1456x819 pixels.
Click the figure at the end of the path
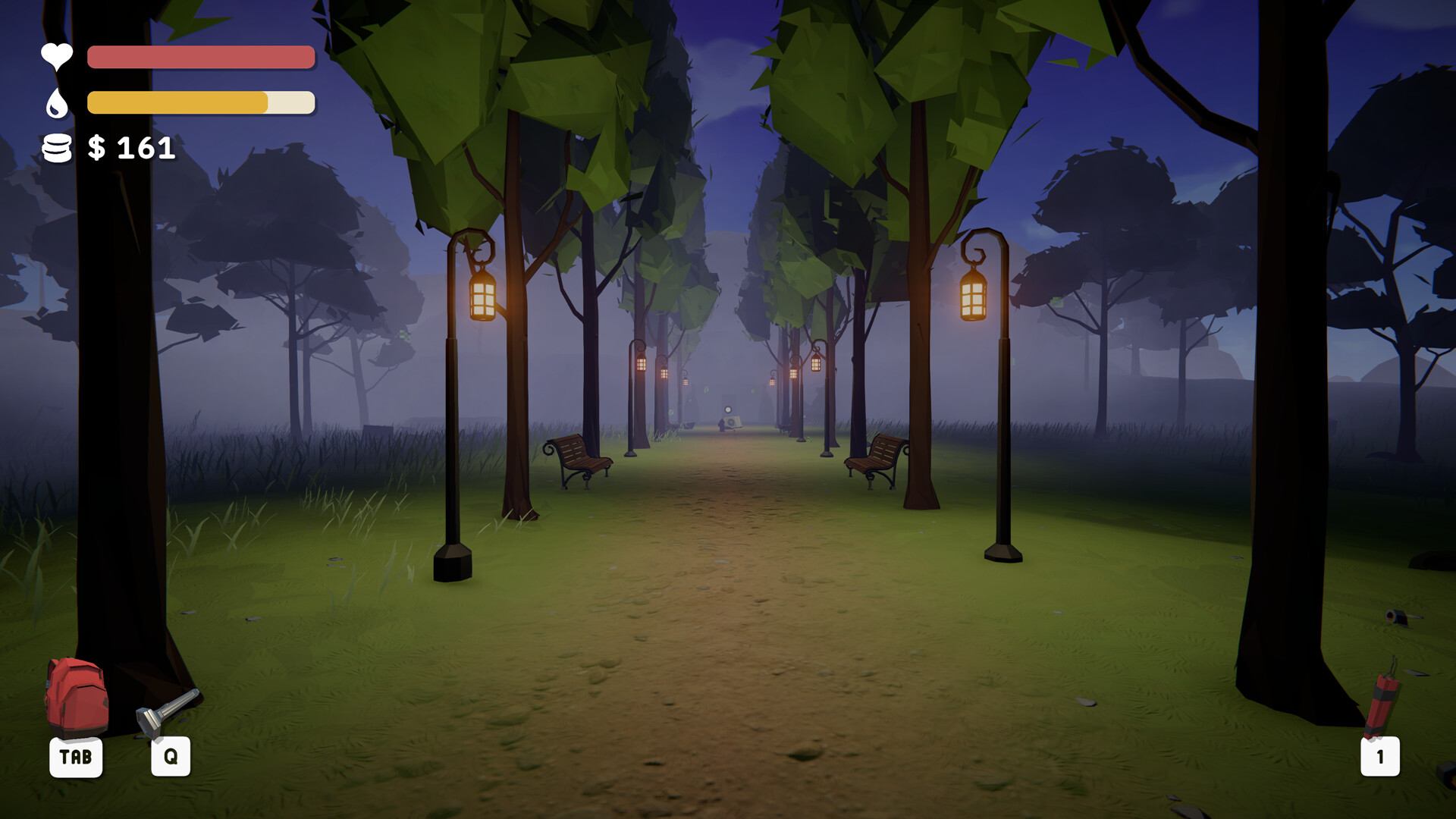(721, 425)
